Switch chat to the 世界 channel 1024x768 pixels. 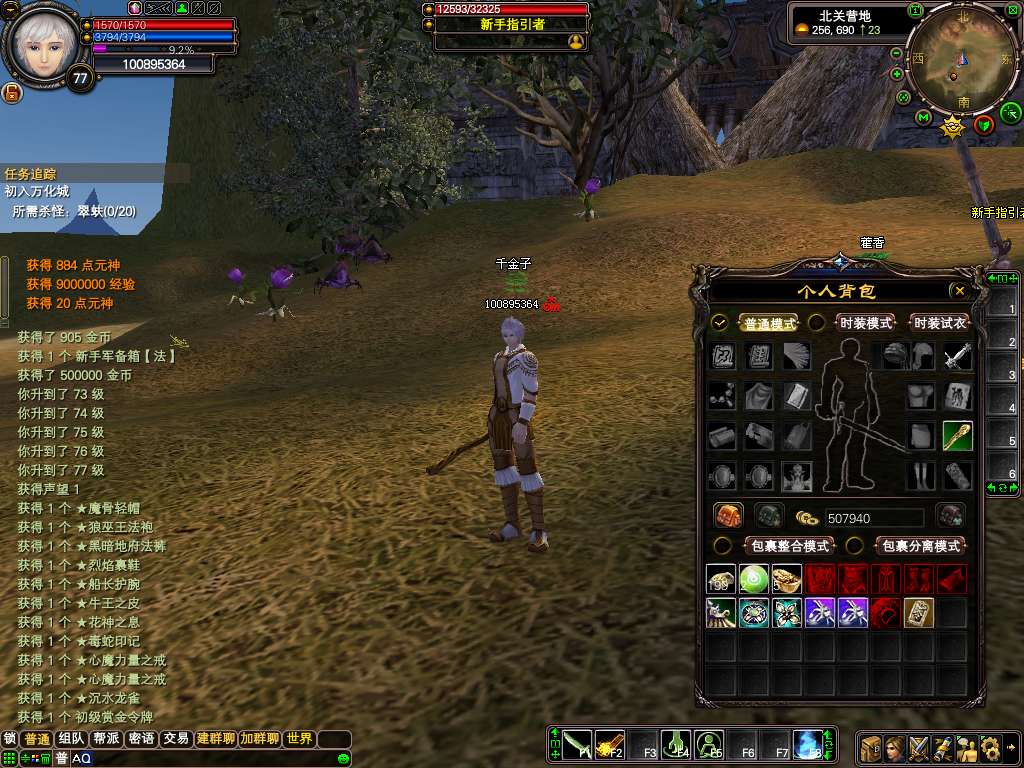pyautogui.click(x=299, y=739)
